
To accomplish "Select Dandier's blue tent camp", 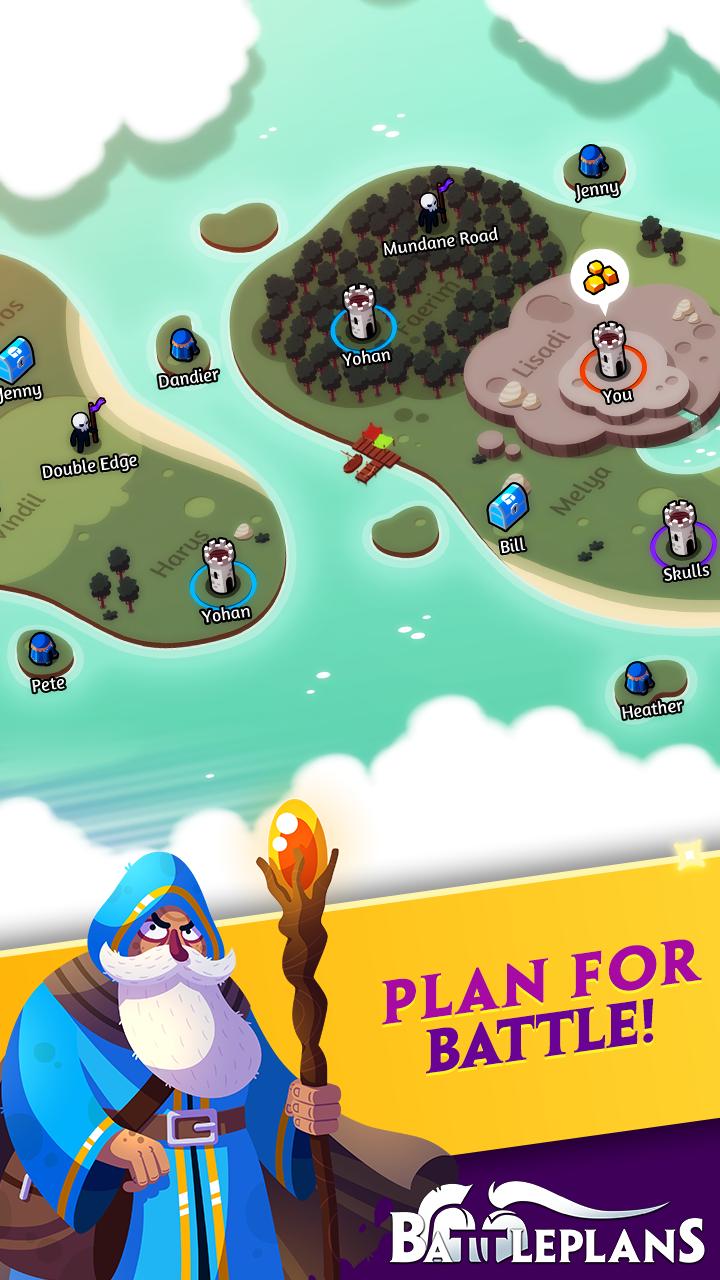I will pos(182,346).
